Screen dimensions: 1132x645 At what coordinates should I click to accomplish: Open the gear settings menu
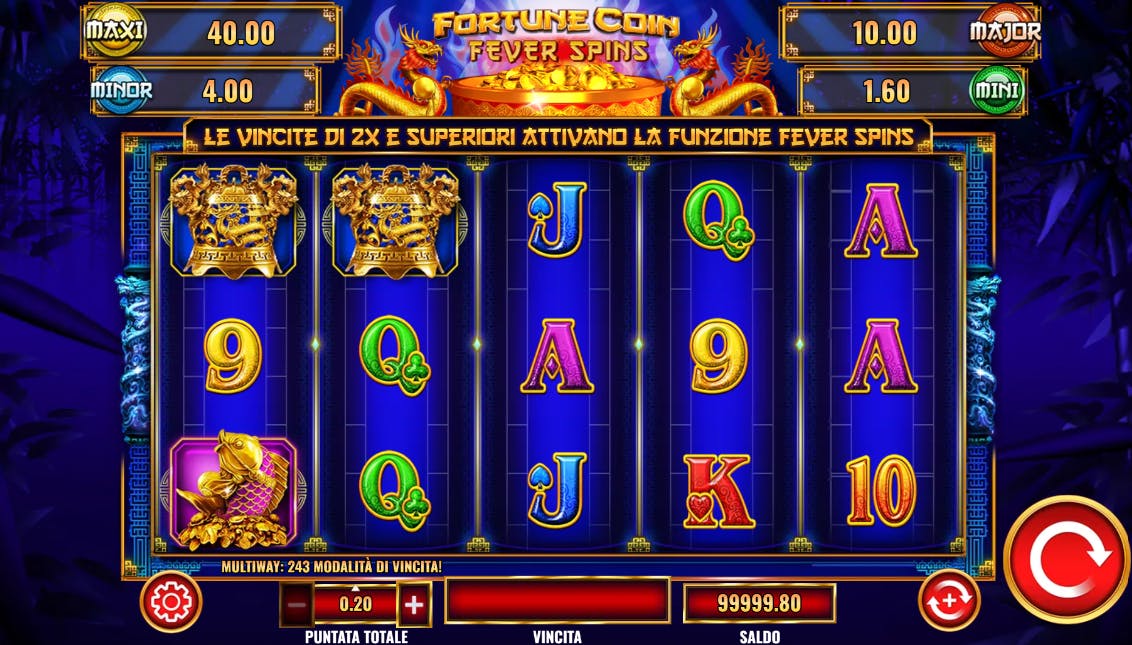point(171,602)
